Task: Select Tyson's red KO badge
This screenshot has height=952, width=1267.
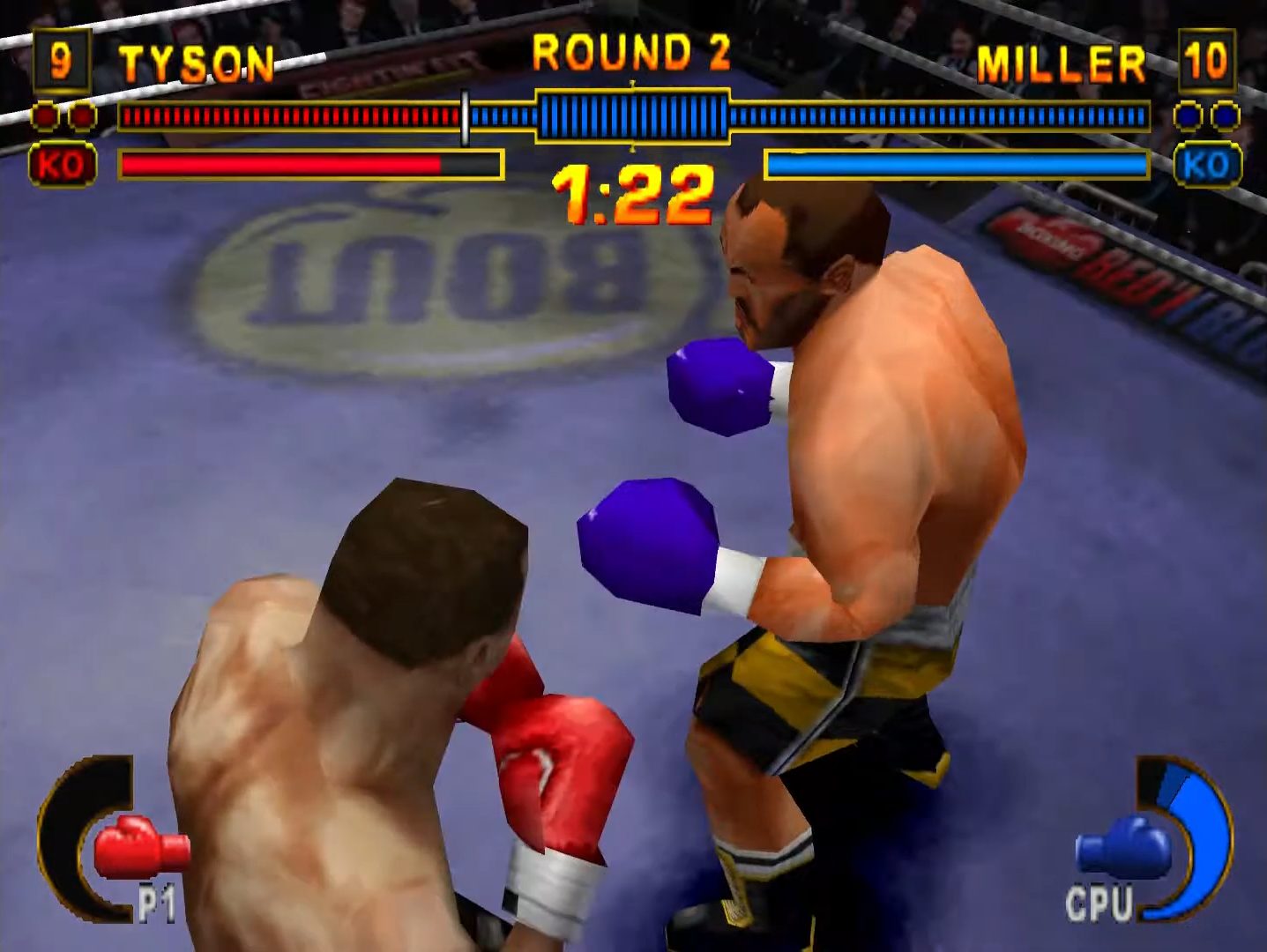Action: click(x=62, y=165)
